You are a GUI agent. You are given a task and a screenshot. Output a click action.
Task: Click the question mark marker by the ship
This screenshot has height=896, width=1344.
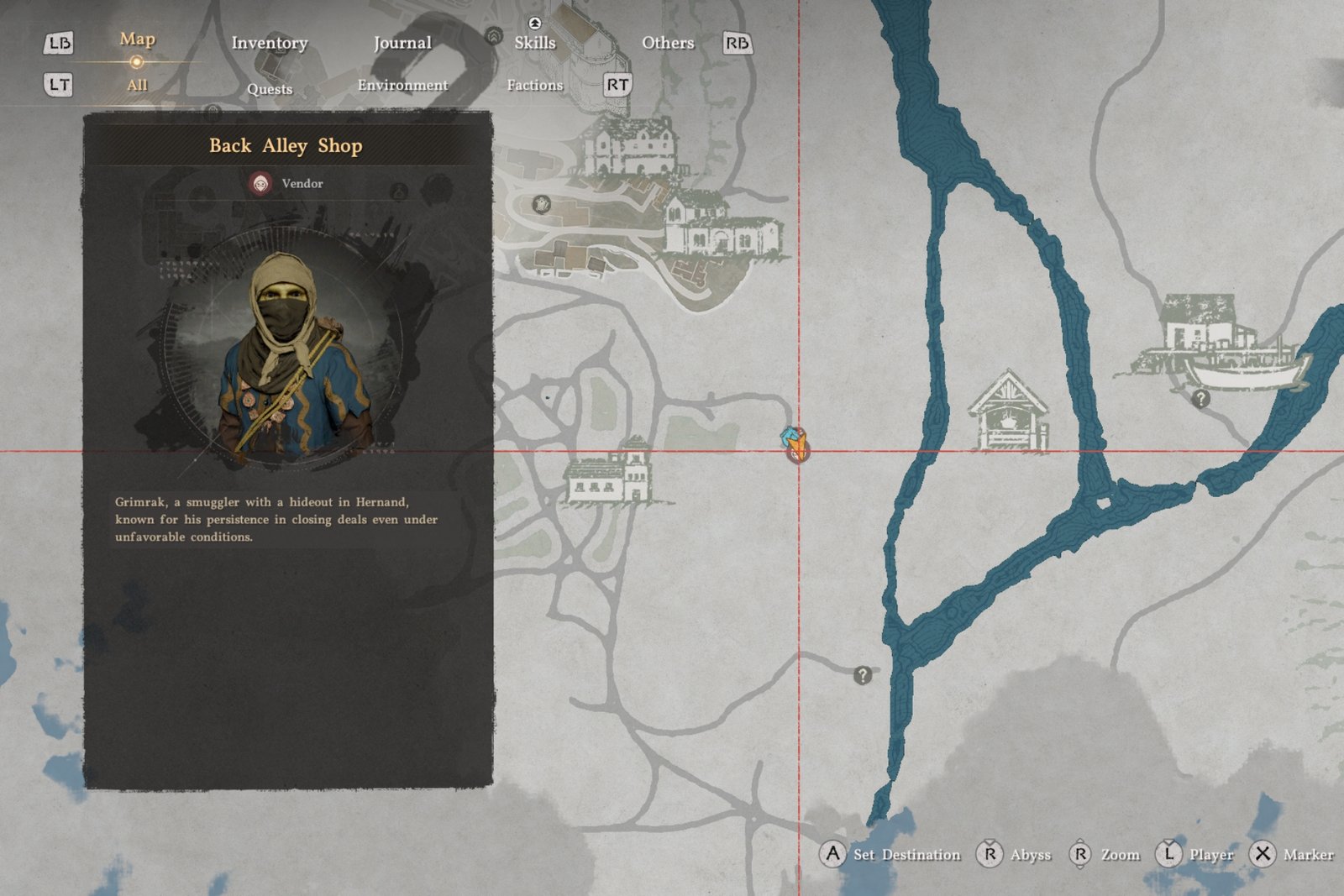click(1201, 399)
